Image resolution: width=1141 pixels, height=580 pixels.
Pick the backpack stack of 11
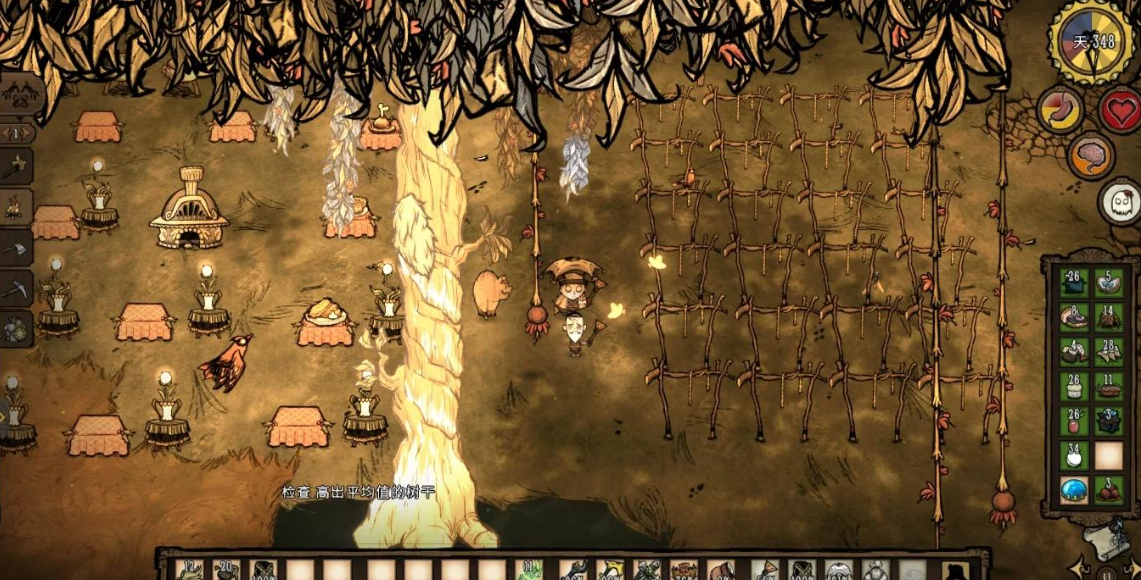pyautogui.click(x=1108, y=386)
